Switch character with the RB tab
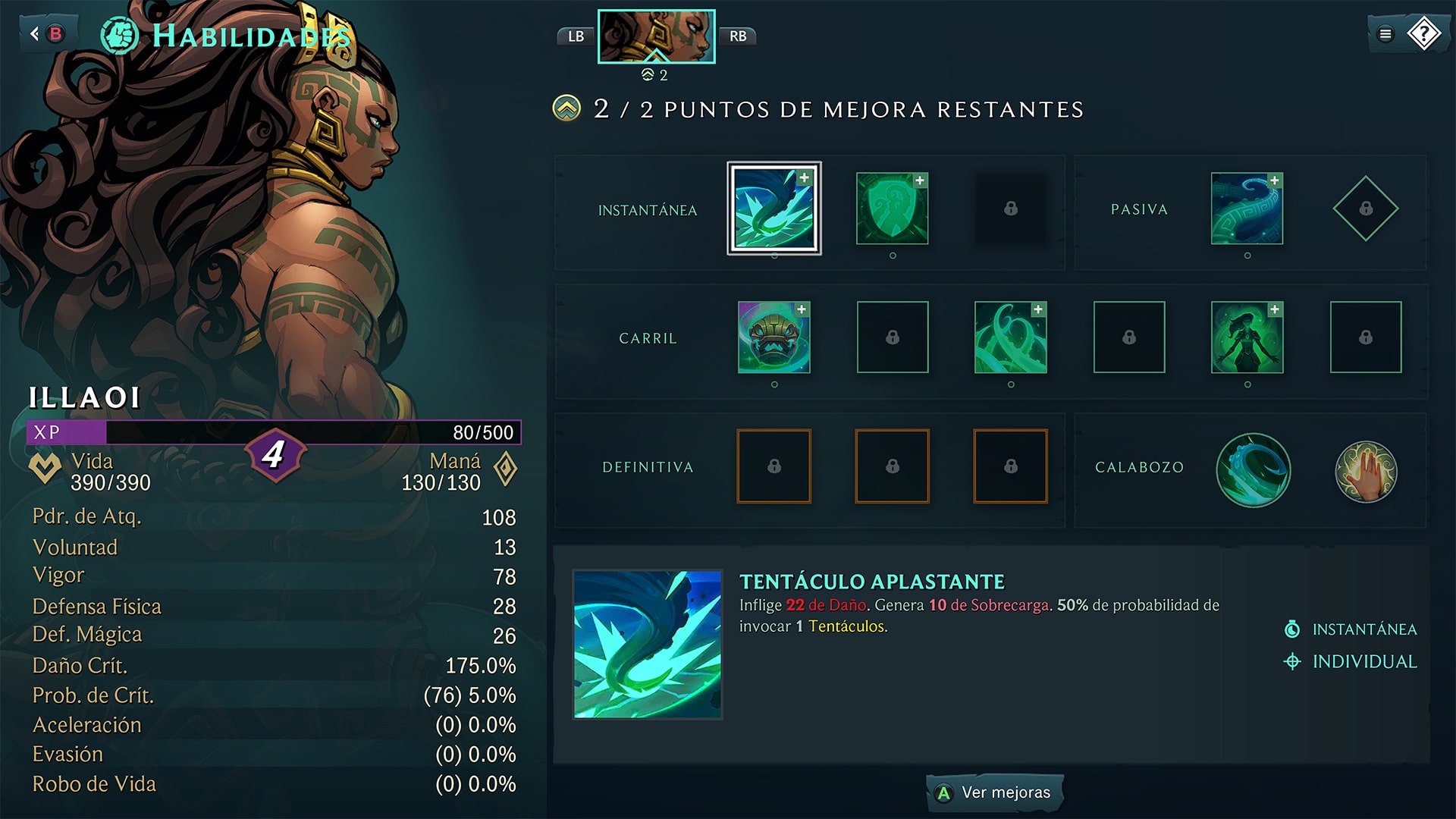1456x819 pixels. 738,36
